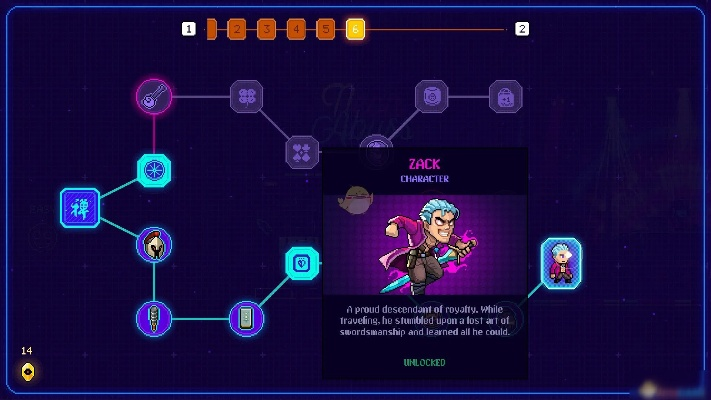Select the highlighted step 6
This screenshot has width=711, height=400.
(355, 29)
